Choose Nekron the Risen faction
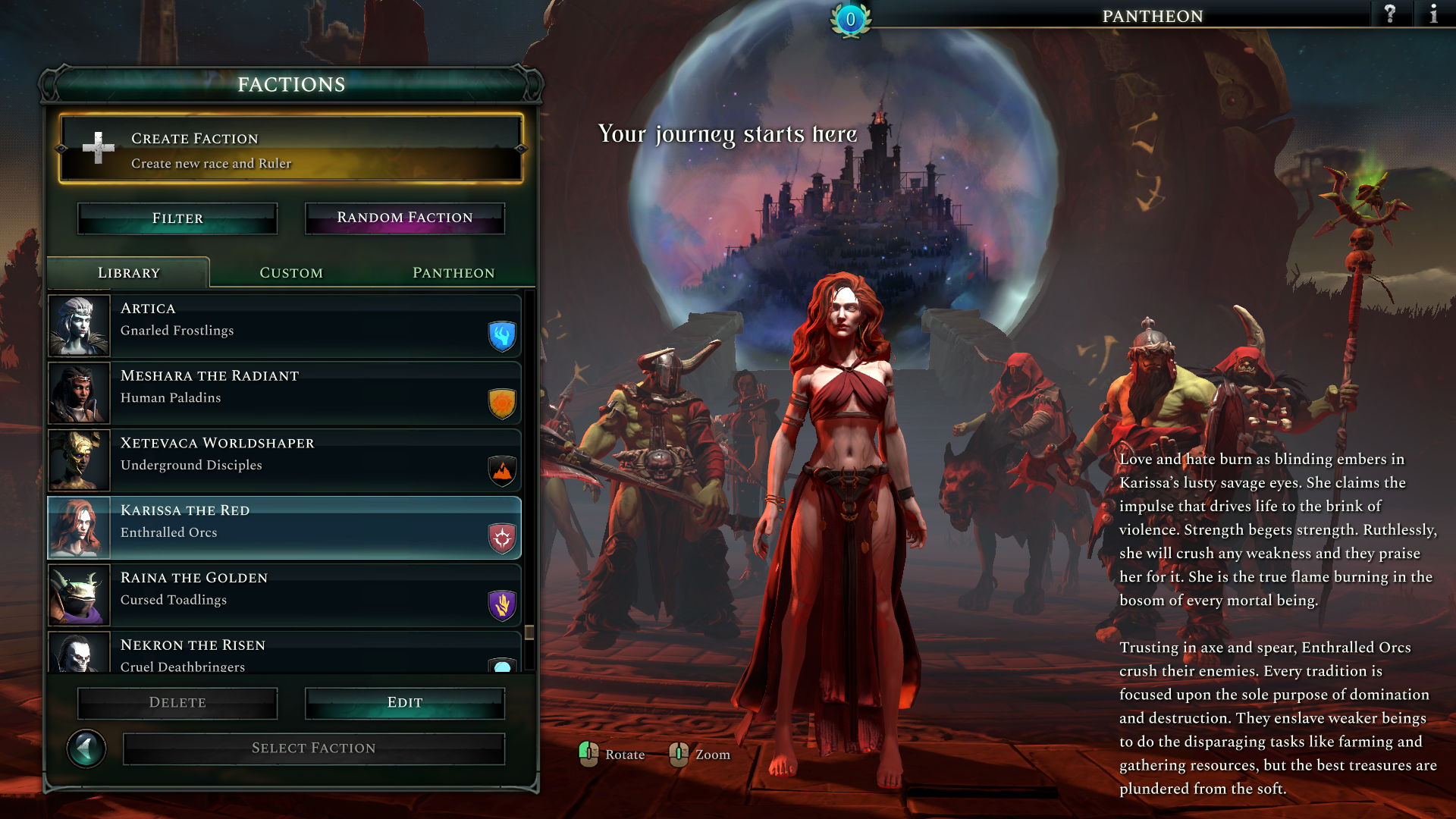 pyautogui.click(x=284, y=654)
